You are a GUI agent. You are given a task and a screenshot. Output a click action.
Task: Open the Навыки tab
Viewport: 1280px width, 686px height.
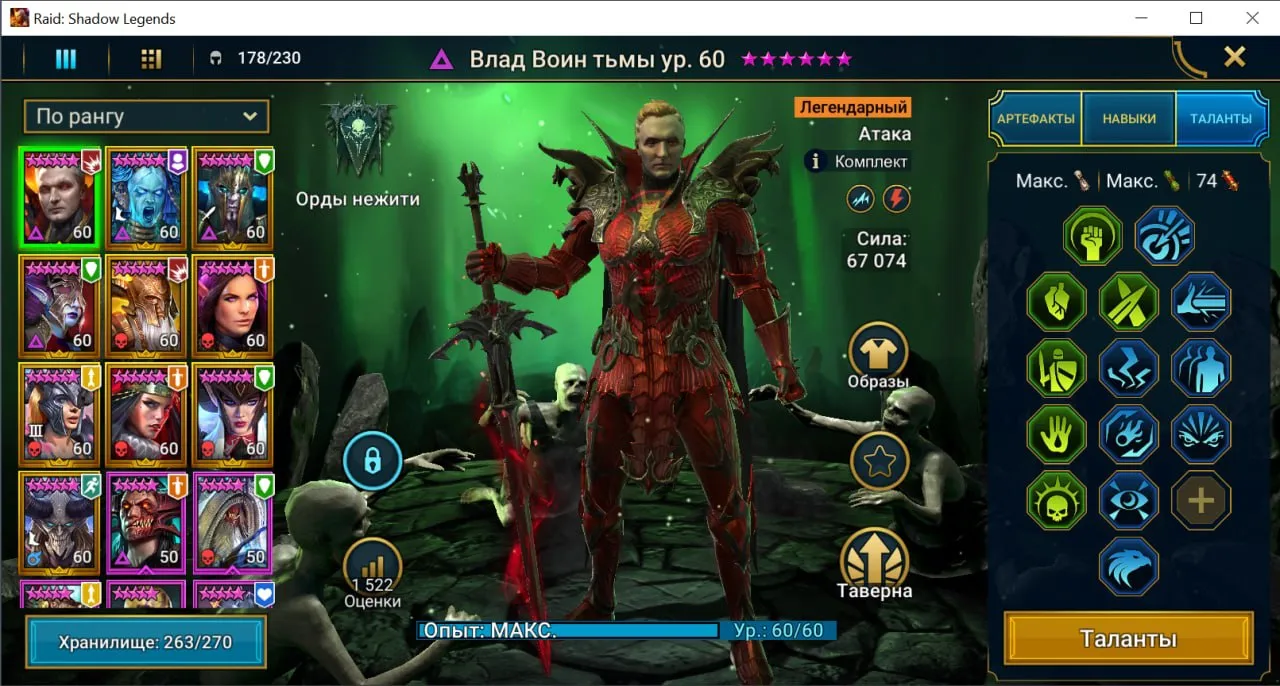tap(1129, 119)
